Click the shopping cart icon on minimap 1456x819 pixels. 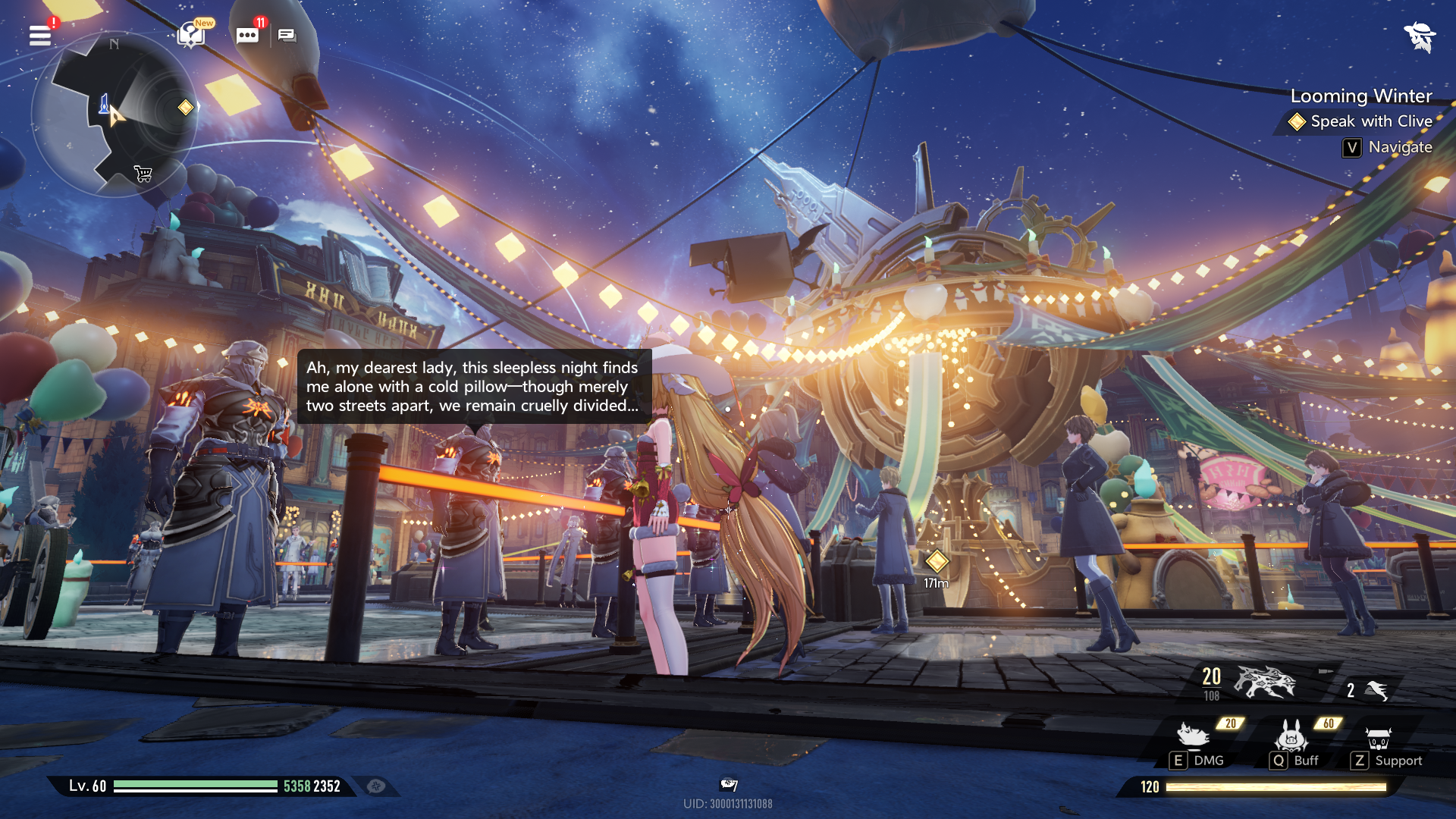143,174
